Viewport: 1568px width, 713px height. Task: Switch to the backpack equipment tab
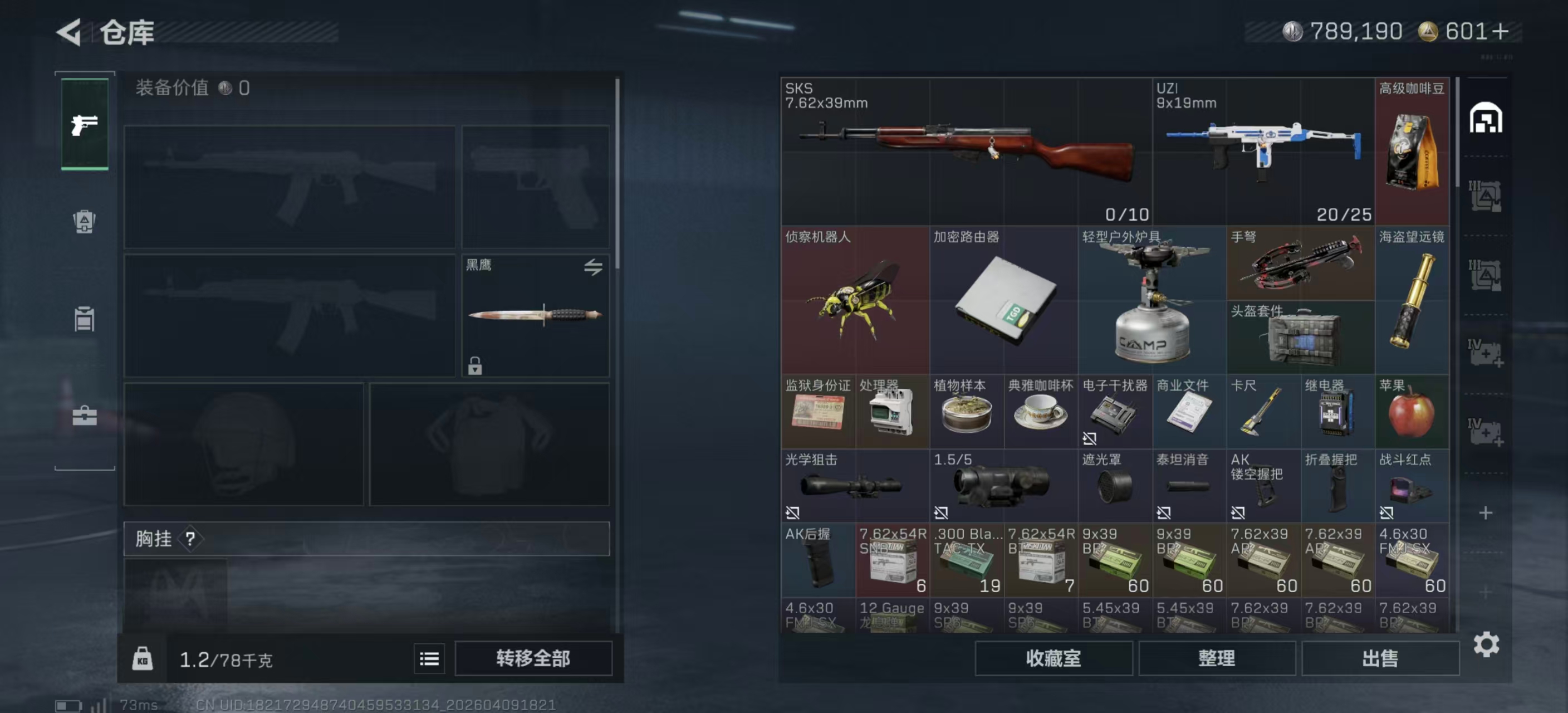[85, 221]
